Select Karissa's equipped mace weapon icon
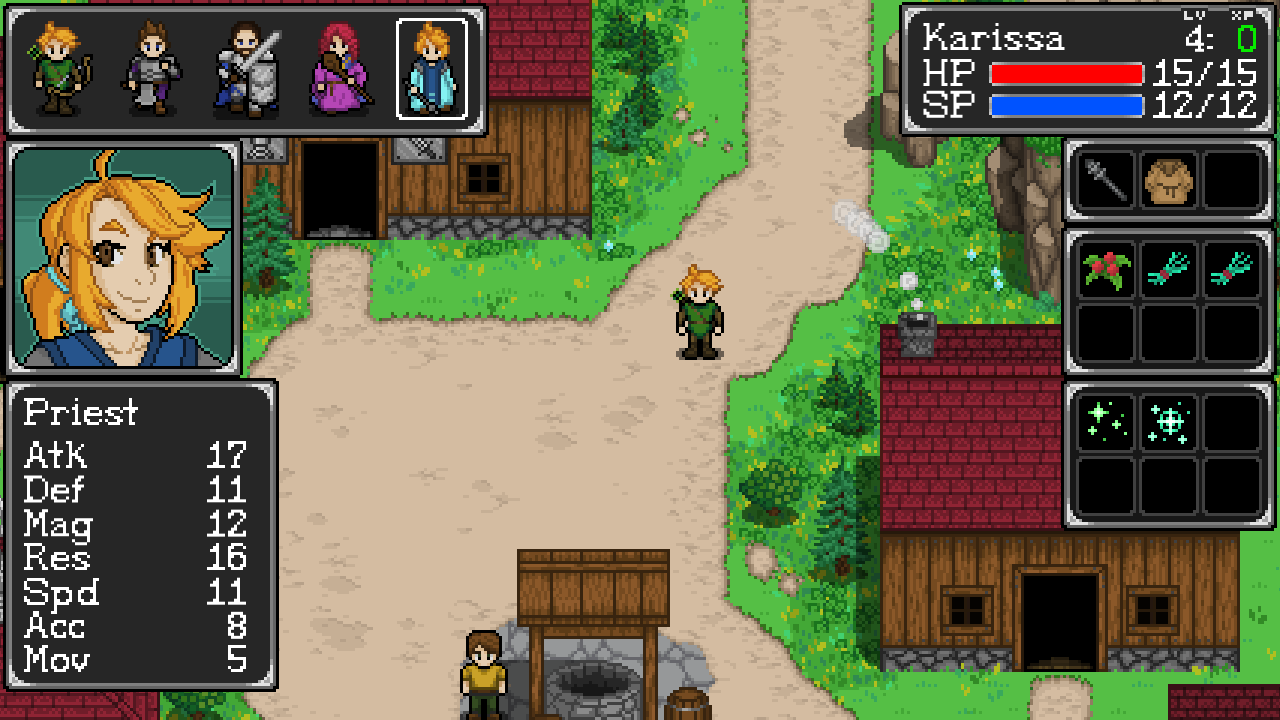 tap(1104, 180)
